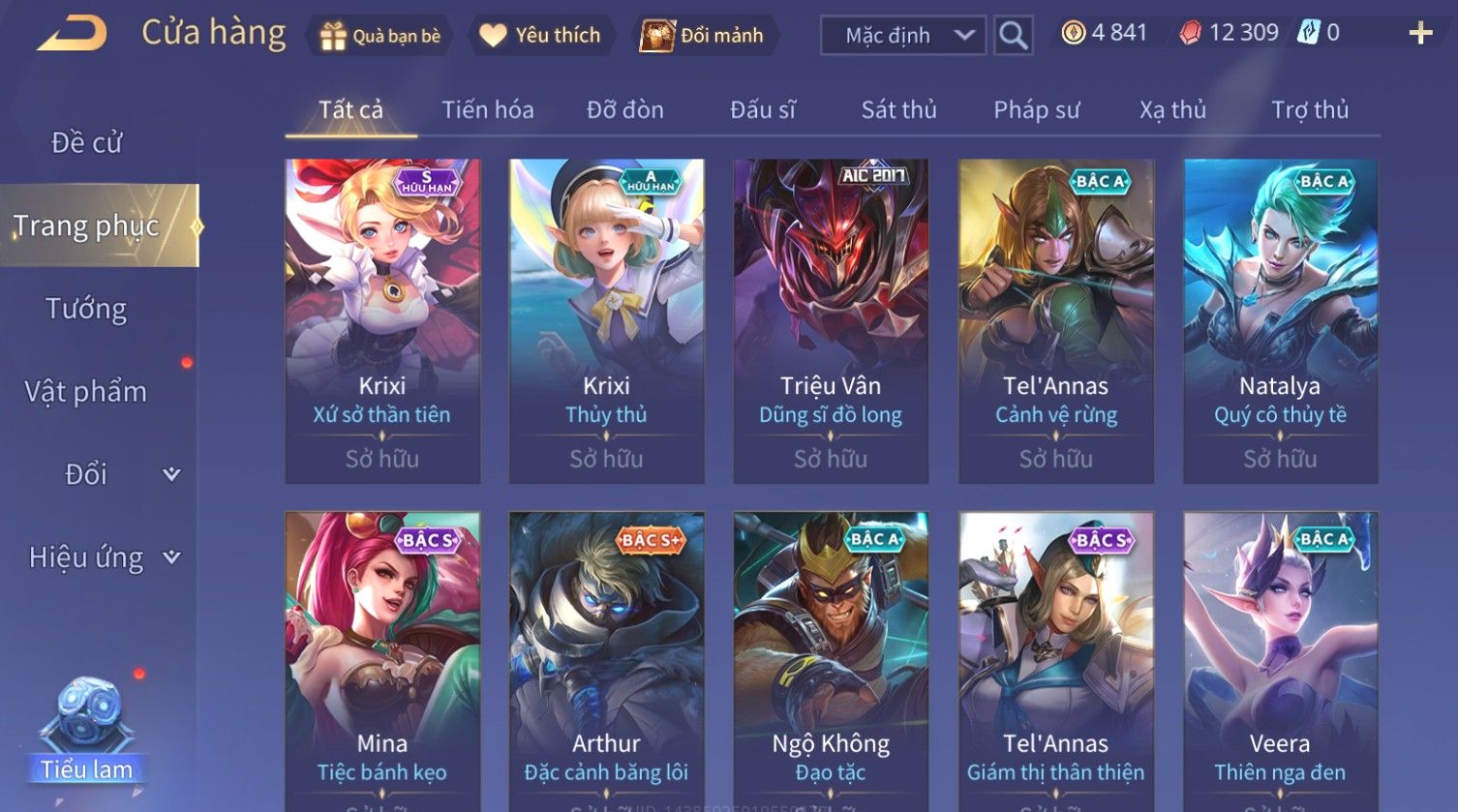Switch to the Tiến hóa tab
This screenshot has height=812, width=1458.
point(488,109)
